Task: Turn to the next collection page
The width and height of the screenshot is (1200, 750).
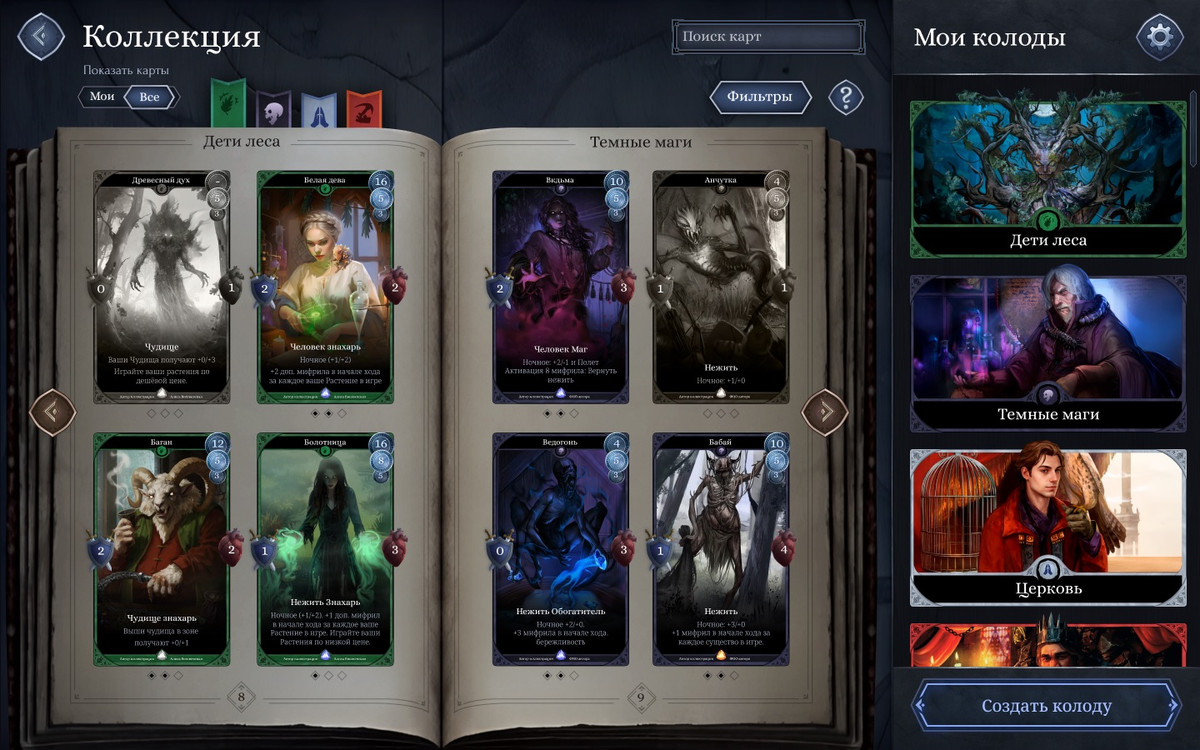Action: pos(825,411)
